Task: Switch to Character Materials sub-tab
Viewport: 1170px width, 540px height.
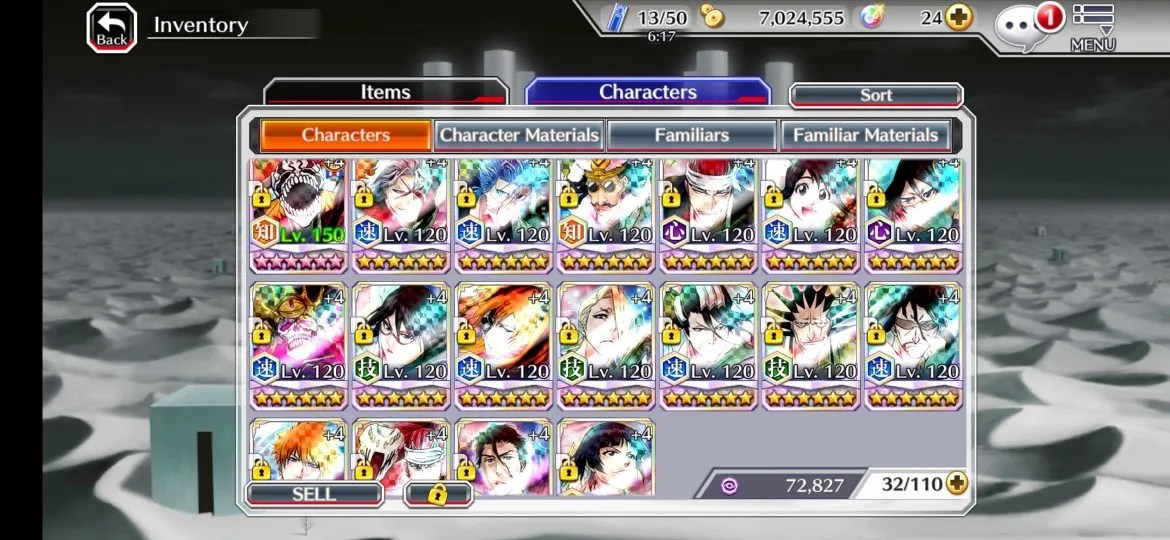Action: pos(519,135)
